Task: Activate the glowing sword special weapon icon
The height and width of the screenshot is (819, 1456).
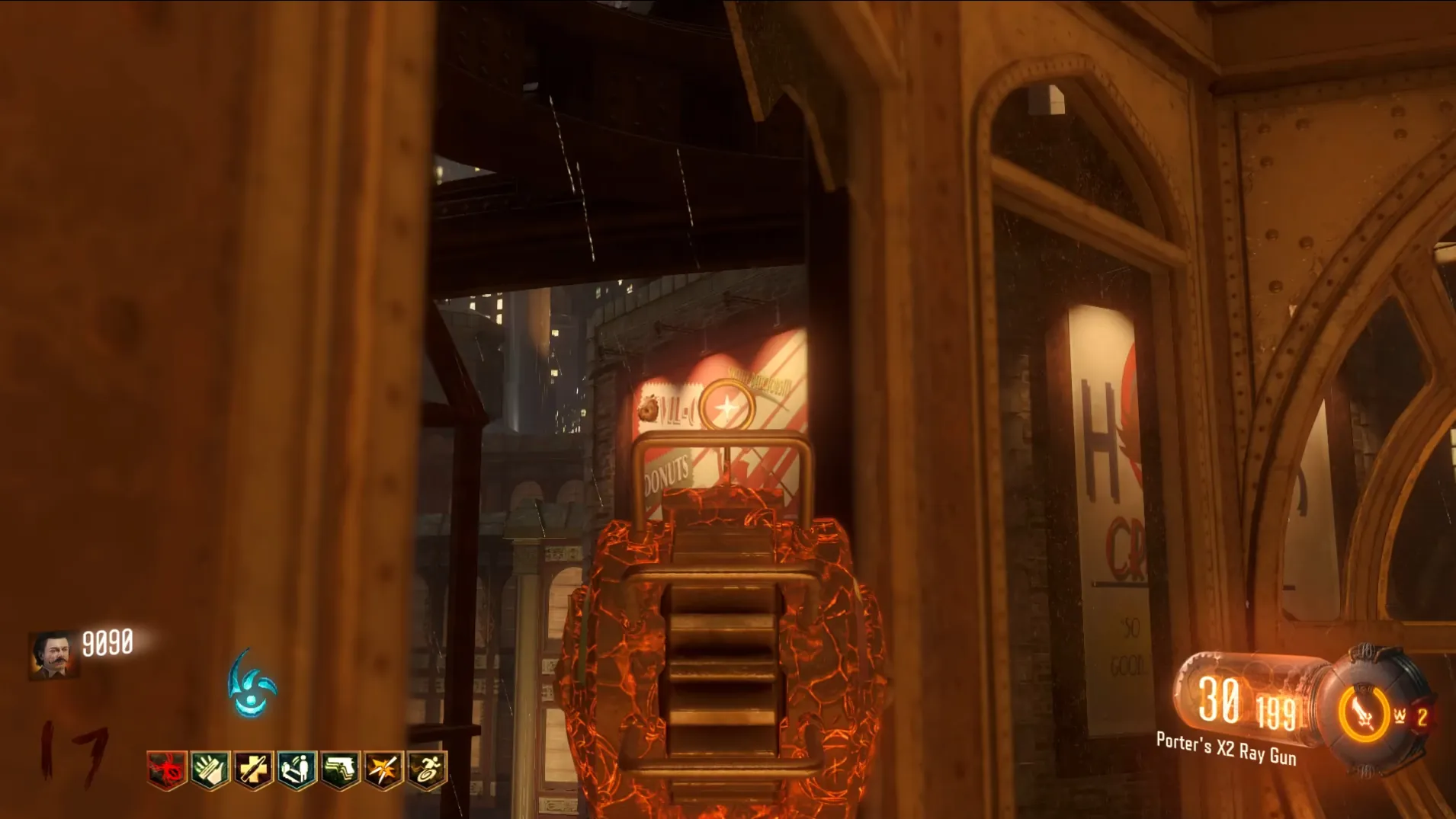Action: (x=1363, y=713)
